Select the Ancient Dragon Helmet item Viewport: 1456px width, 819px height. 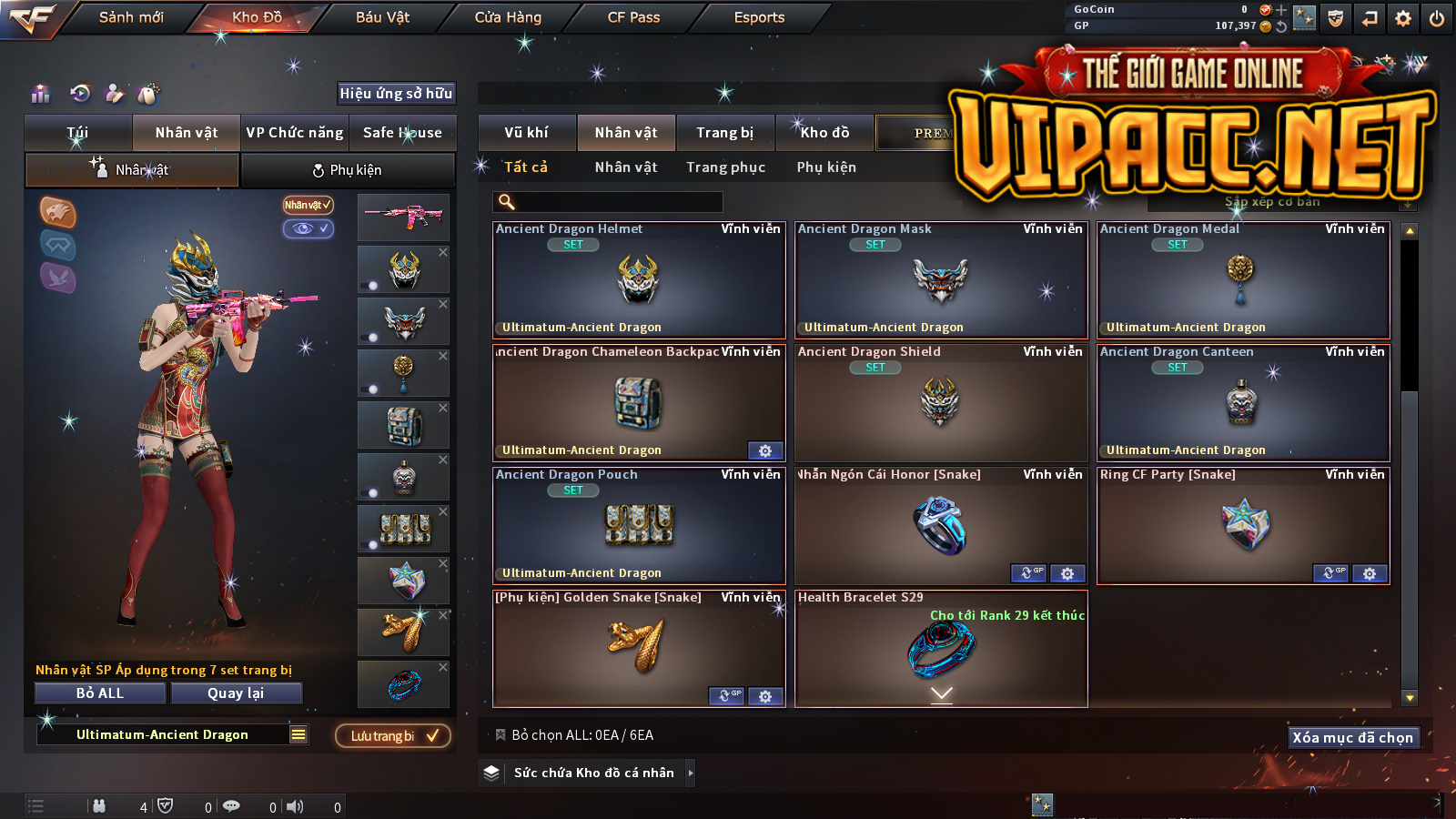pyautogui.click(x=638, y=280)
